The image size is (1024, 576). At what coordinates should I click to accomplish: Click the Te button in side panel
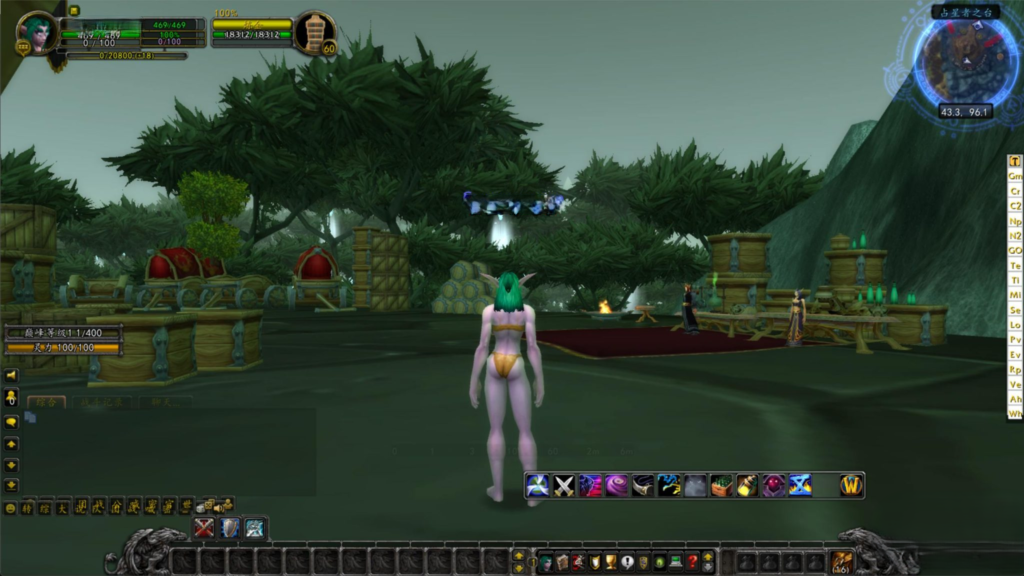pyautogui.click(x=1015, y=266)
